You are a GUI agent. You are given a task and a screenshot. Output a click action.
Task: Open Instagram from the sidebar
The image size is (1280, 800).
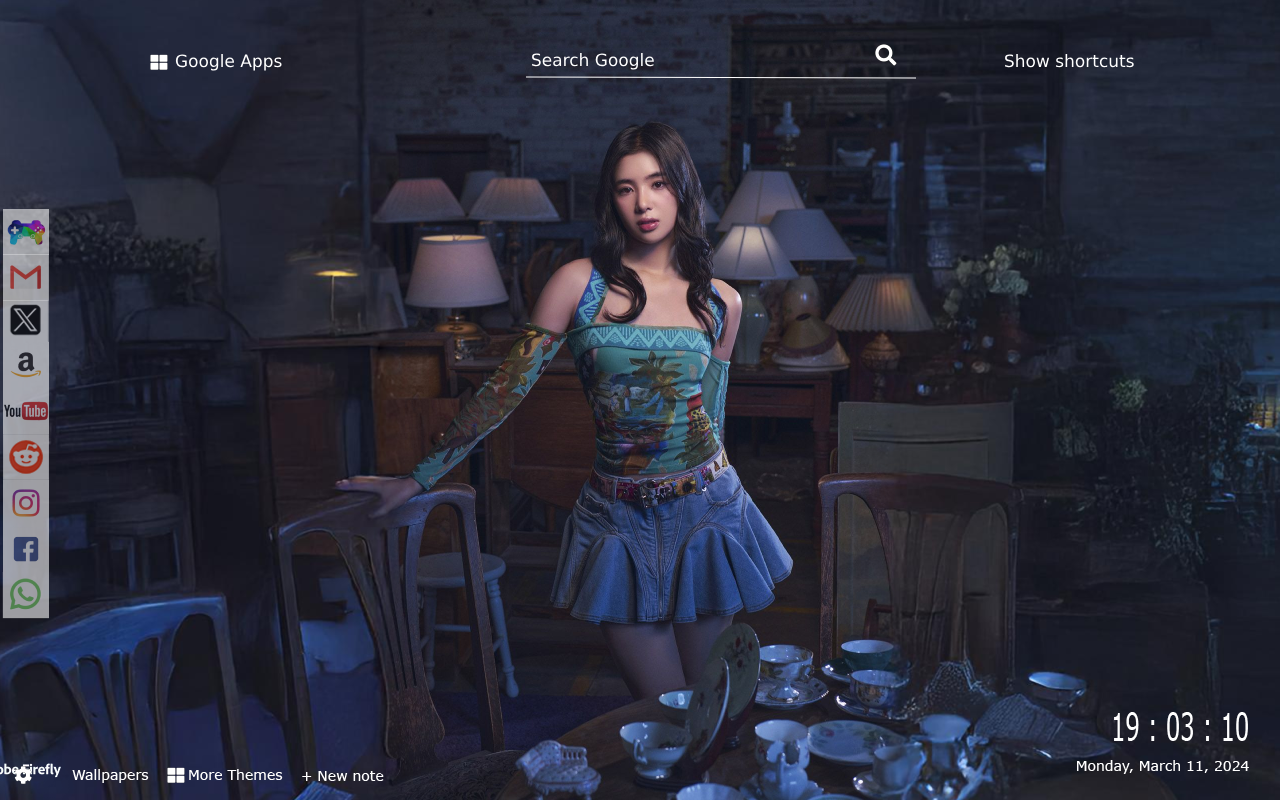click(25, 502)
